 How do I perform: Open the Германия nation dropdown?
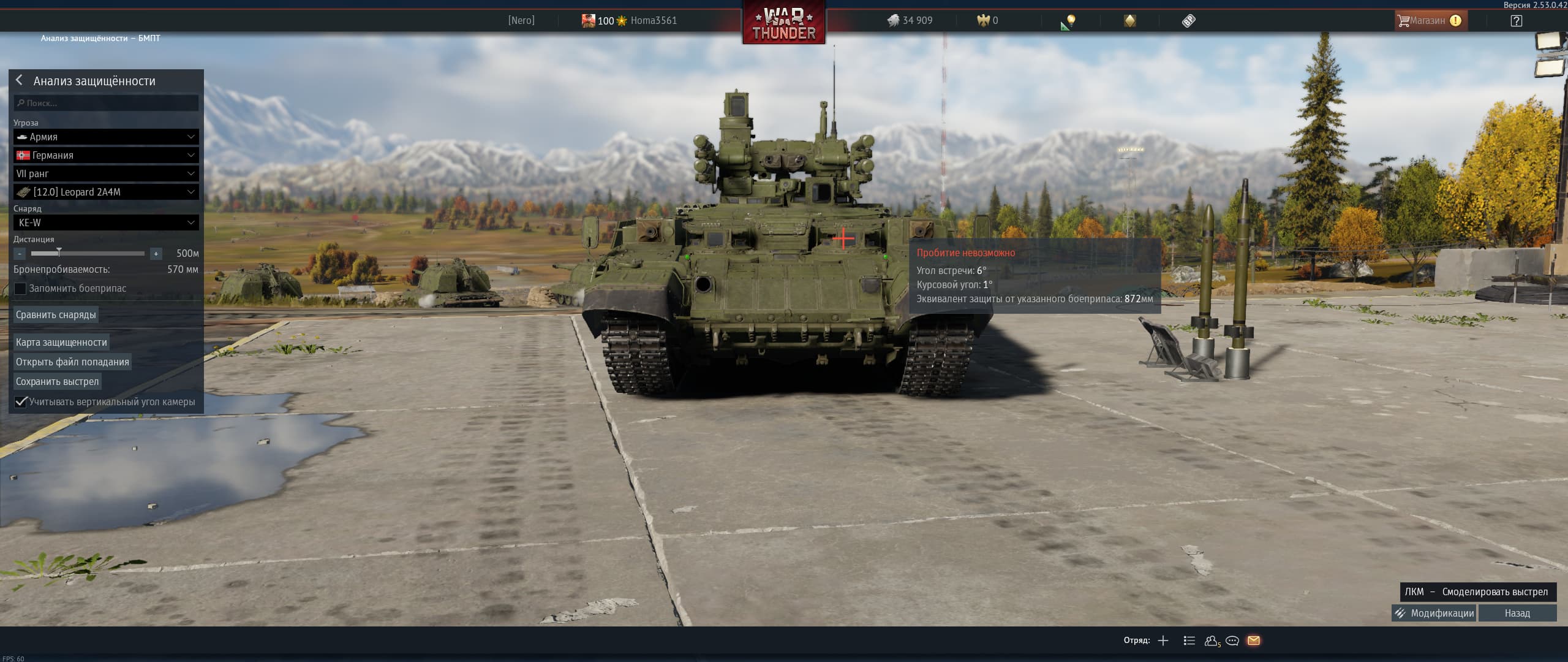click(x=107, y=155)
